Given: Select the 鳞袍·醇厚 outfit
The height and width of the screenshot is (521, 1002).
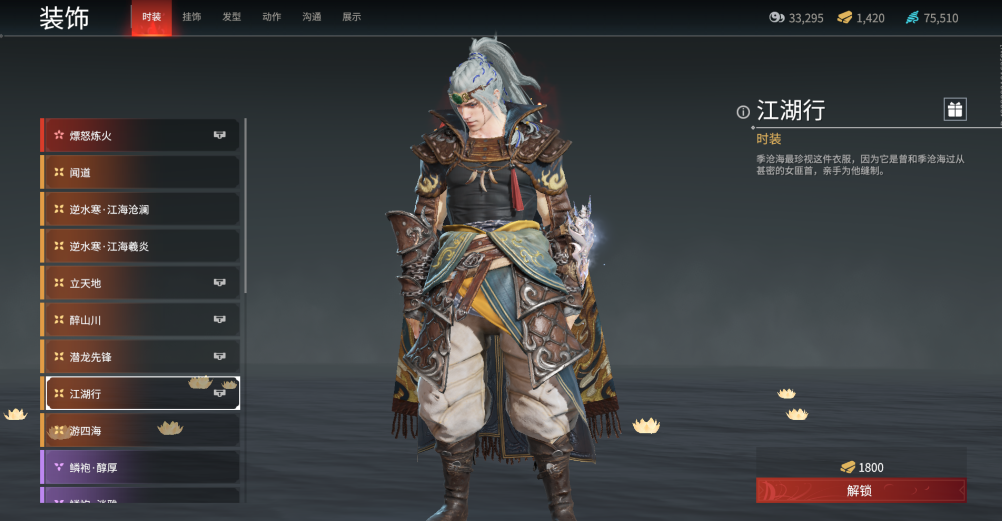Looking at the screenshot, I should point(140,467).
